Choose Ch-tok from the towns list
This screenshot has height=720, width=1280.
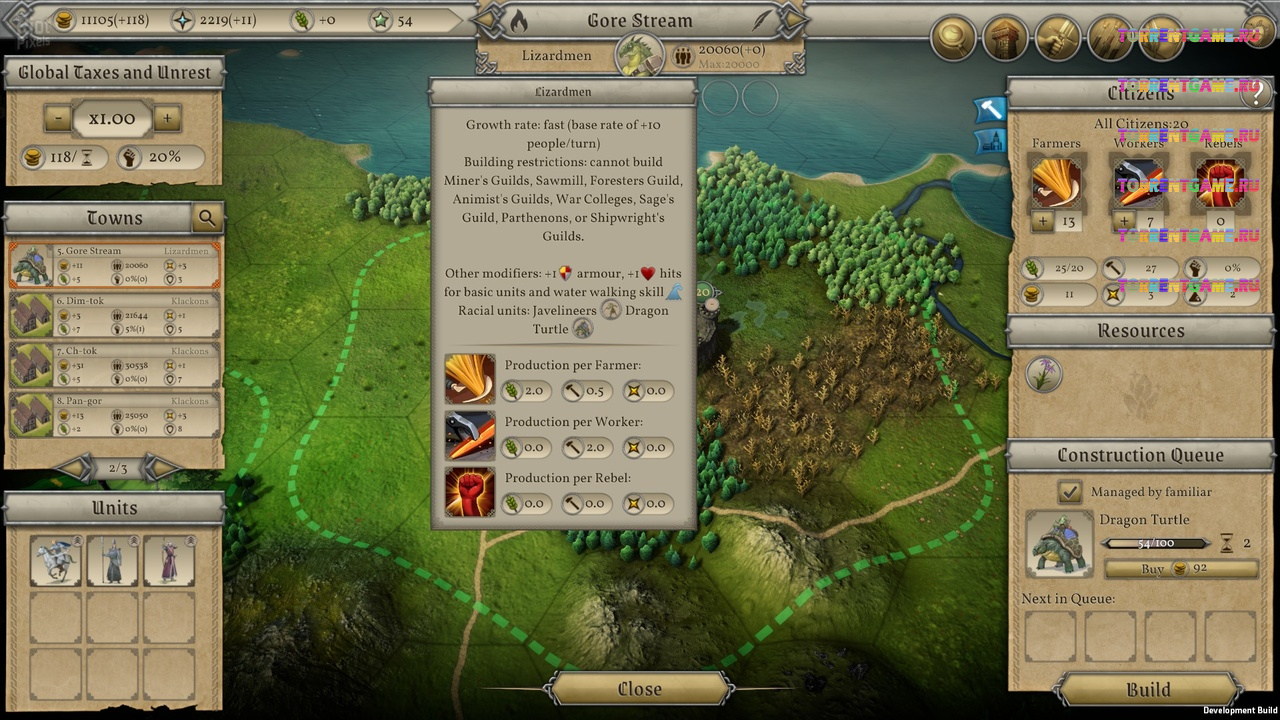[115, 365]
